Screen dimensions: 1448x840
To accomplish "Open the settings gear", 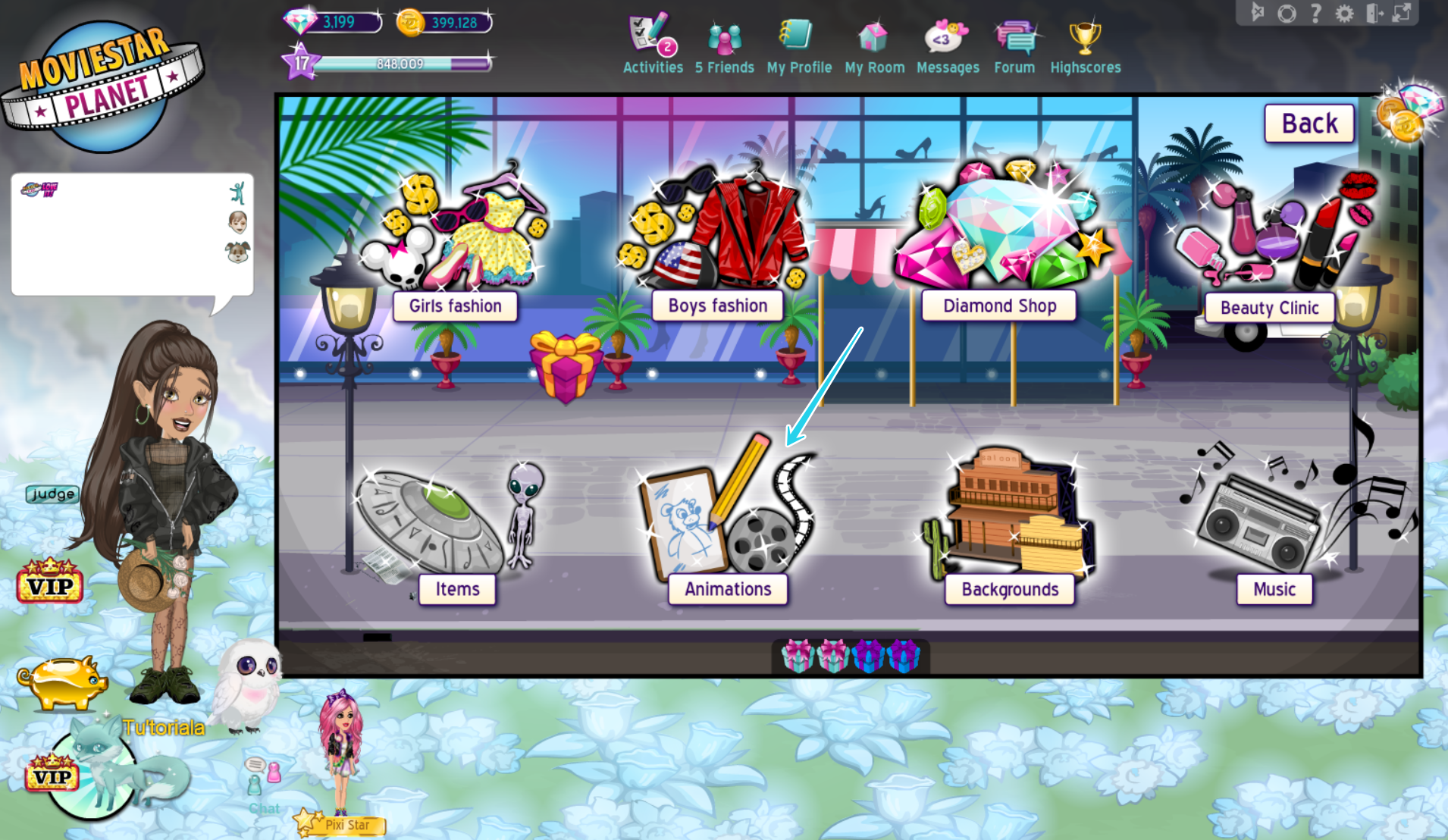I will 1344,12.
